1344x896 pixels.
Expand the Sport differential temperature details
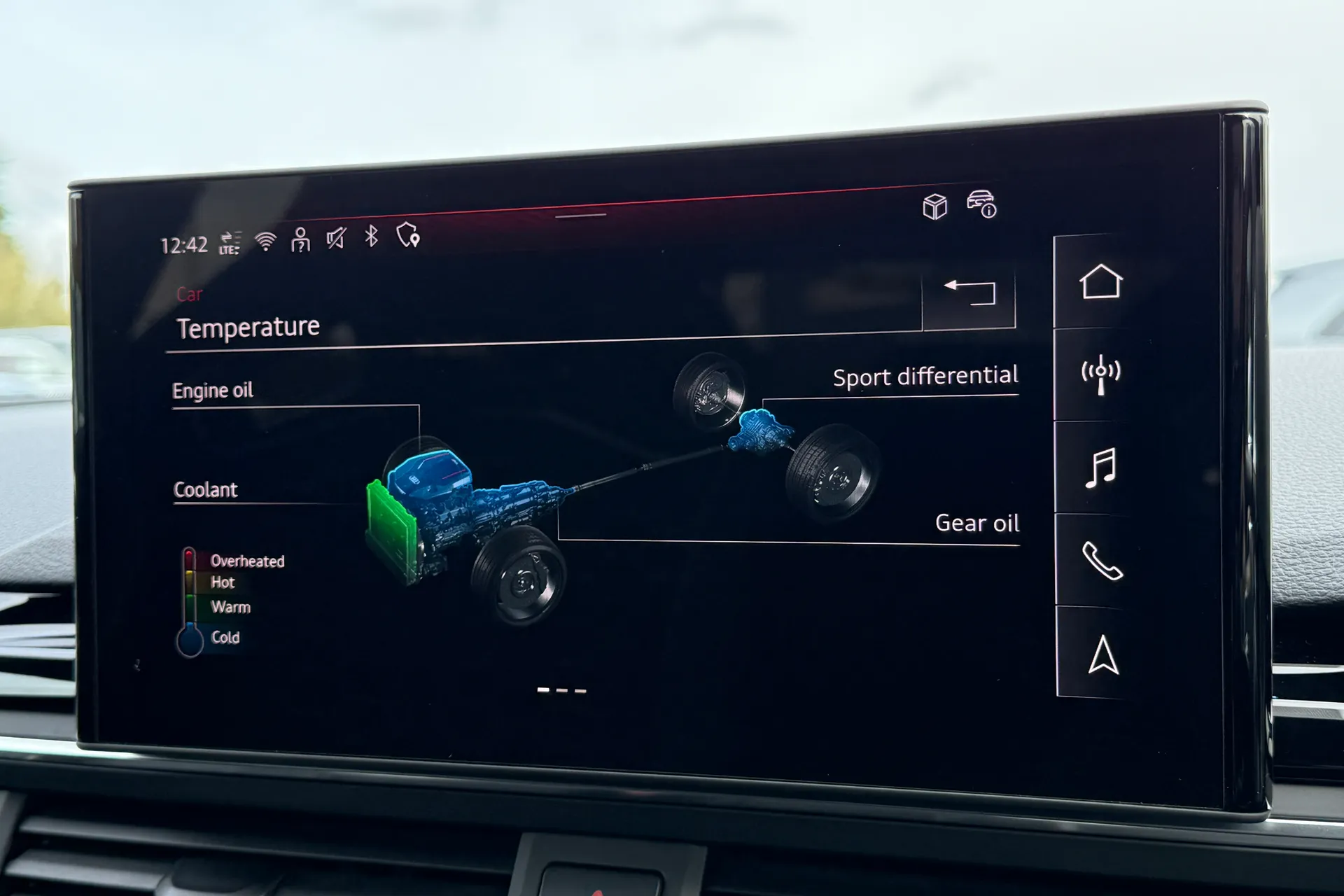925,375
